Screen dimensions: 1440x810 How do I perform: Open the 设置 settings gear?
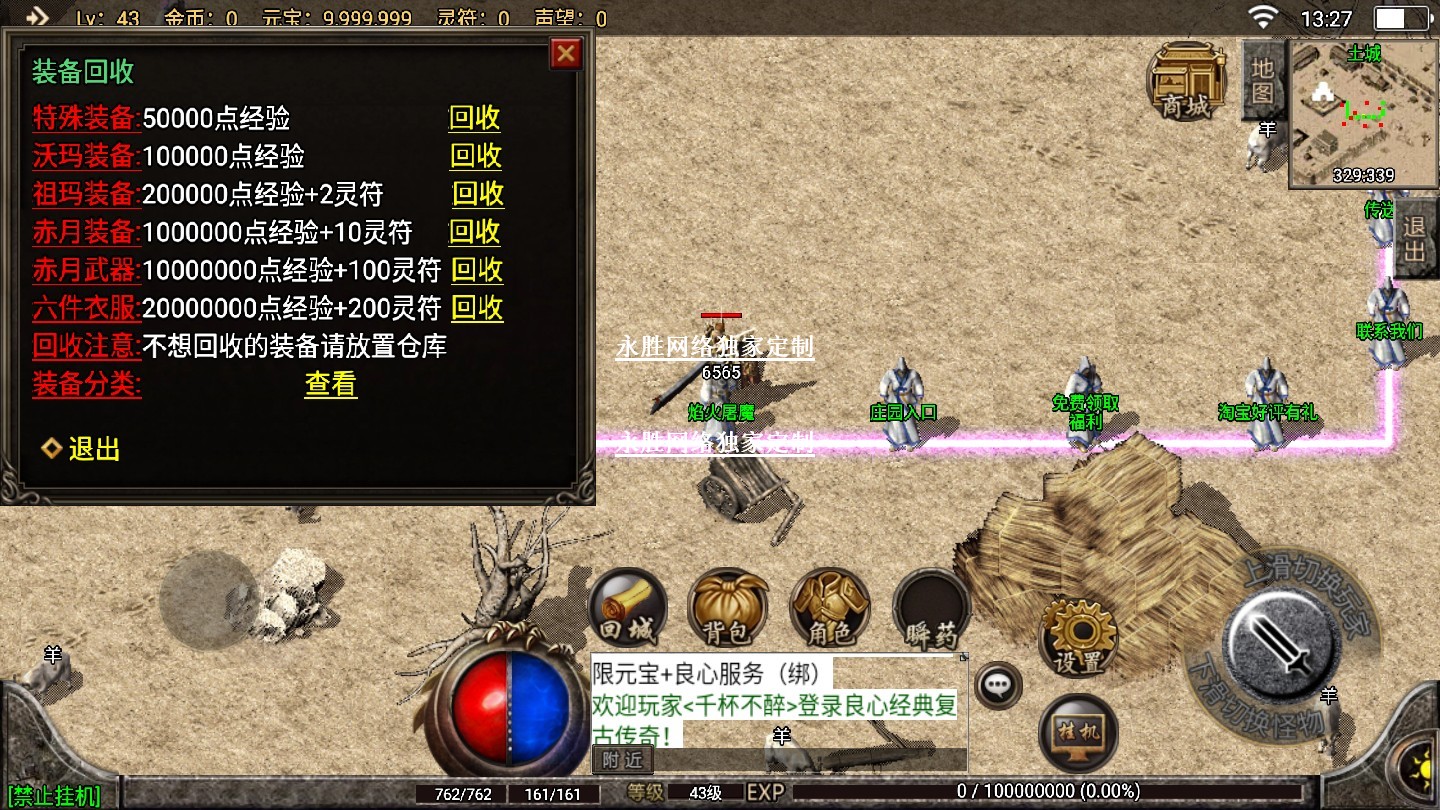(1078, 636)
